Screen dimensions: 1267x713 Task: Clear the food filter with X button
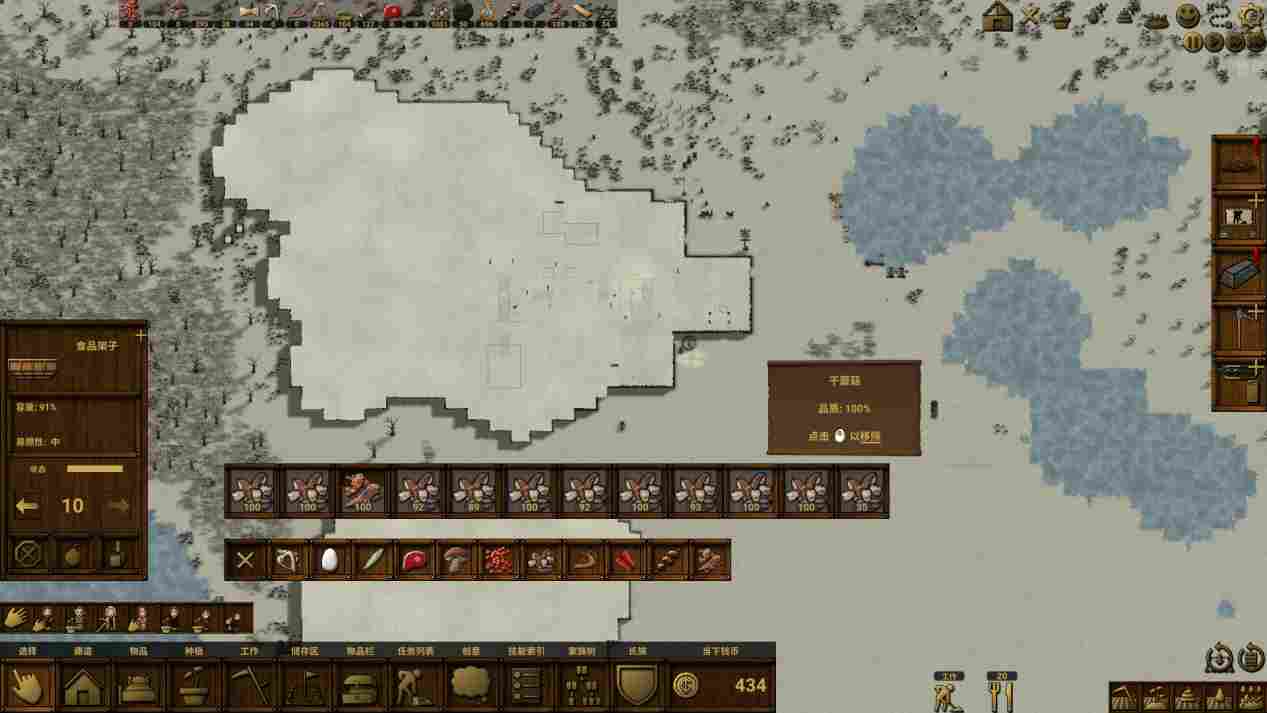tap(245, 560)
